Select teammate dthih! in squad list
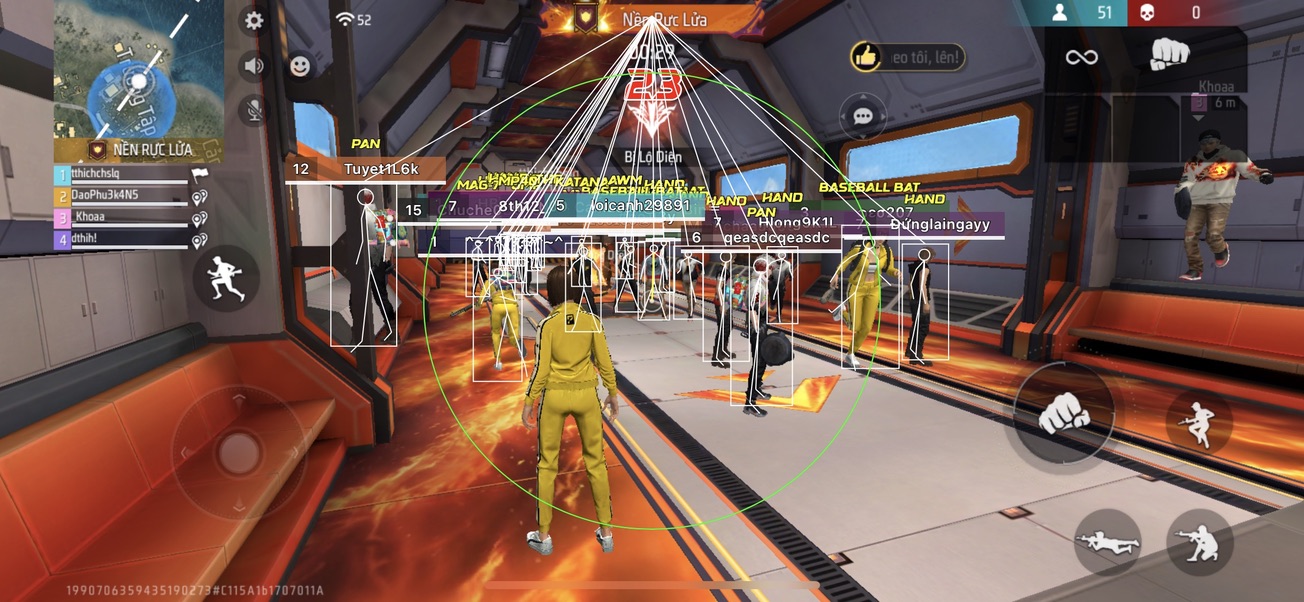The height and width of the screenshot is (602, 1304). tap(120, 239)
